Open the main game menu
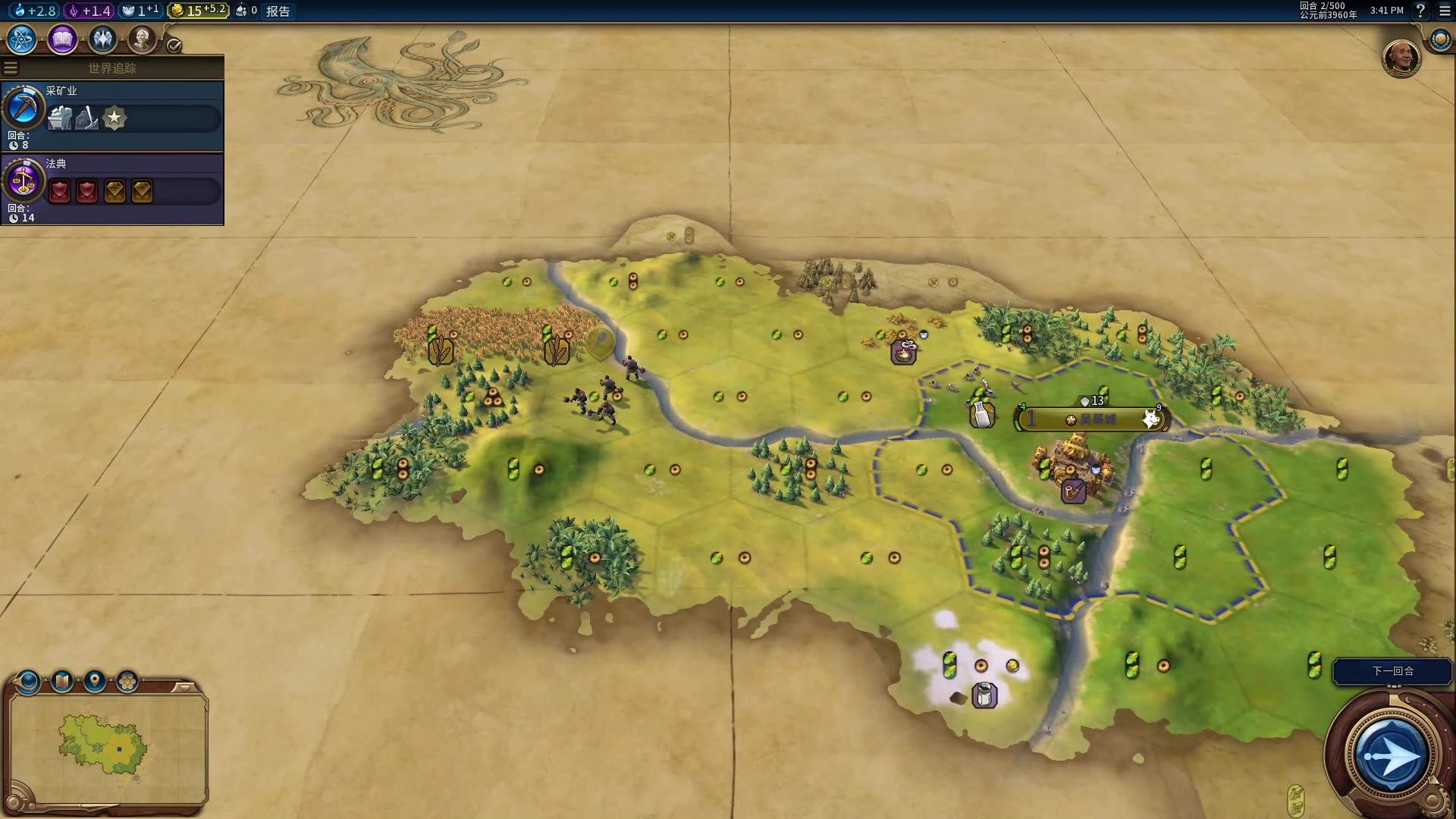Screen dimensions: 1456x819 point(1445,11)
